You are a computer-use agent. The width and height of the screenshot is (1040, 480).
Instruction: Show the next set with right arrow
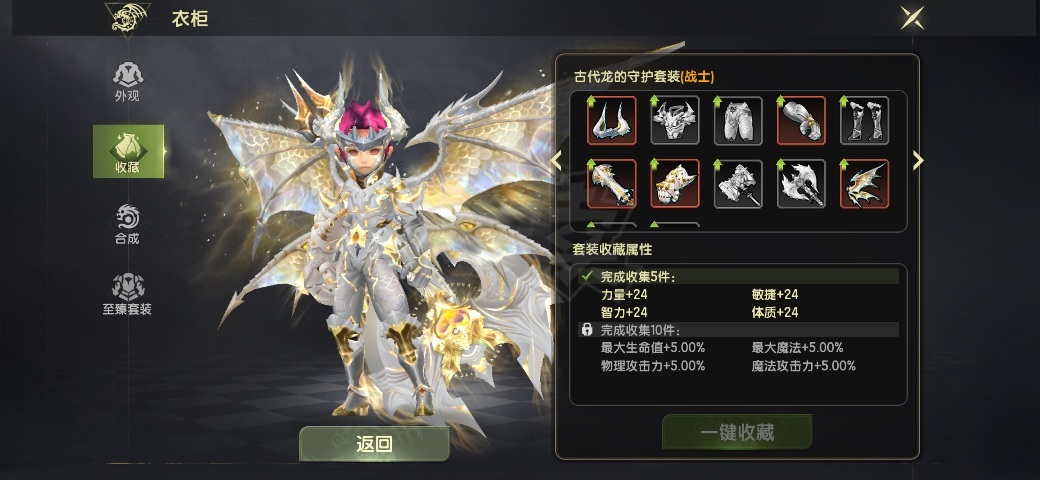pos(918,160)
